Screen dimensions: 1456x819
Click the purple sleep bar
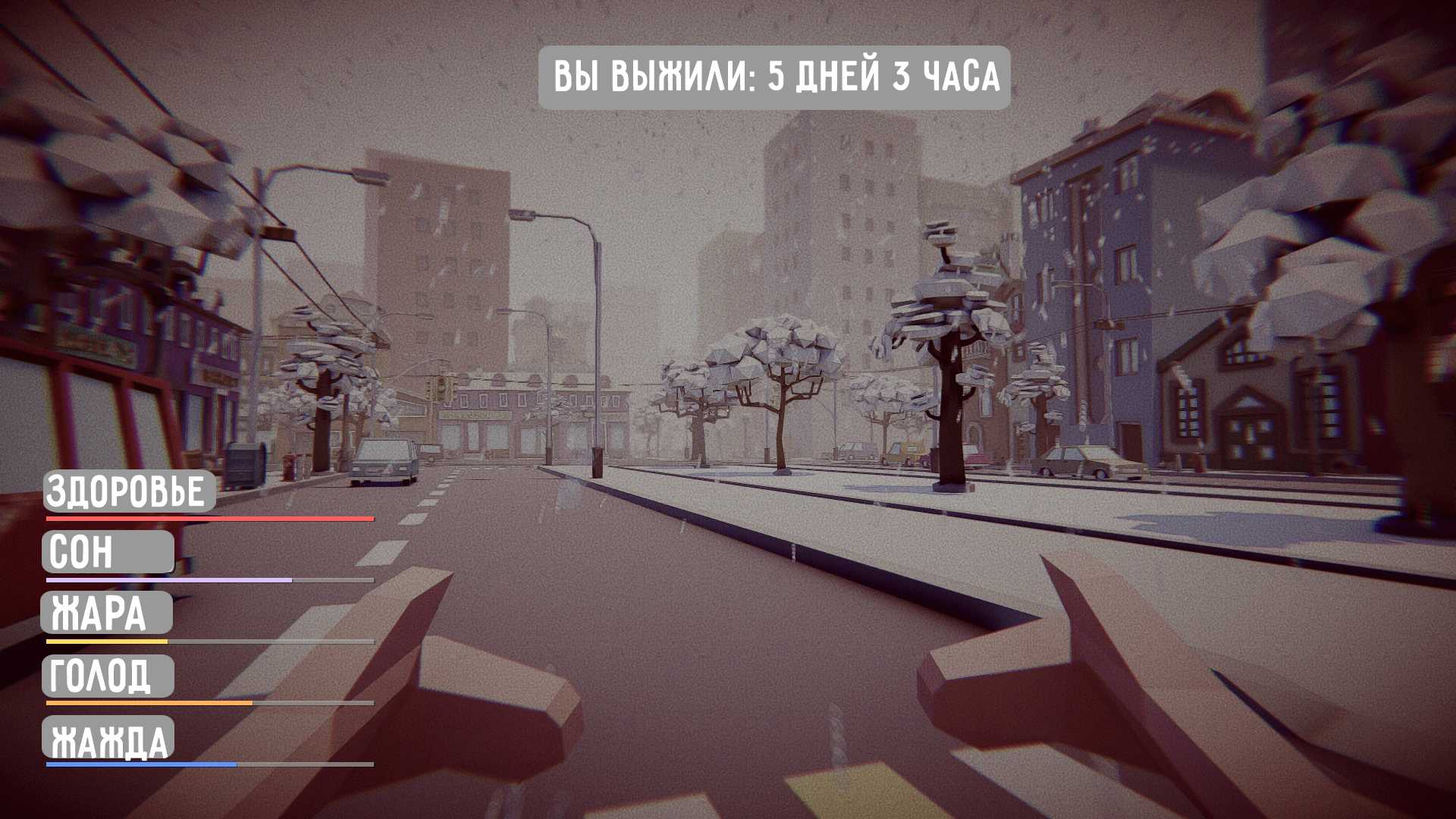(167, 581)
